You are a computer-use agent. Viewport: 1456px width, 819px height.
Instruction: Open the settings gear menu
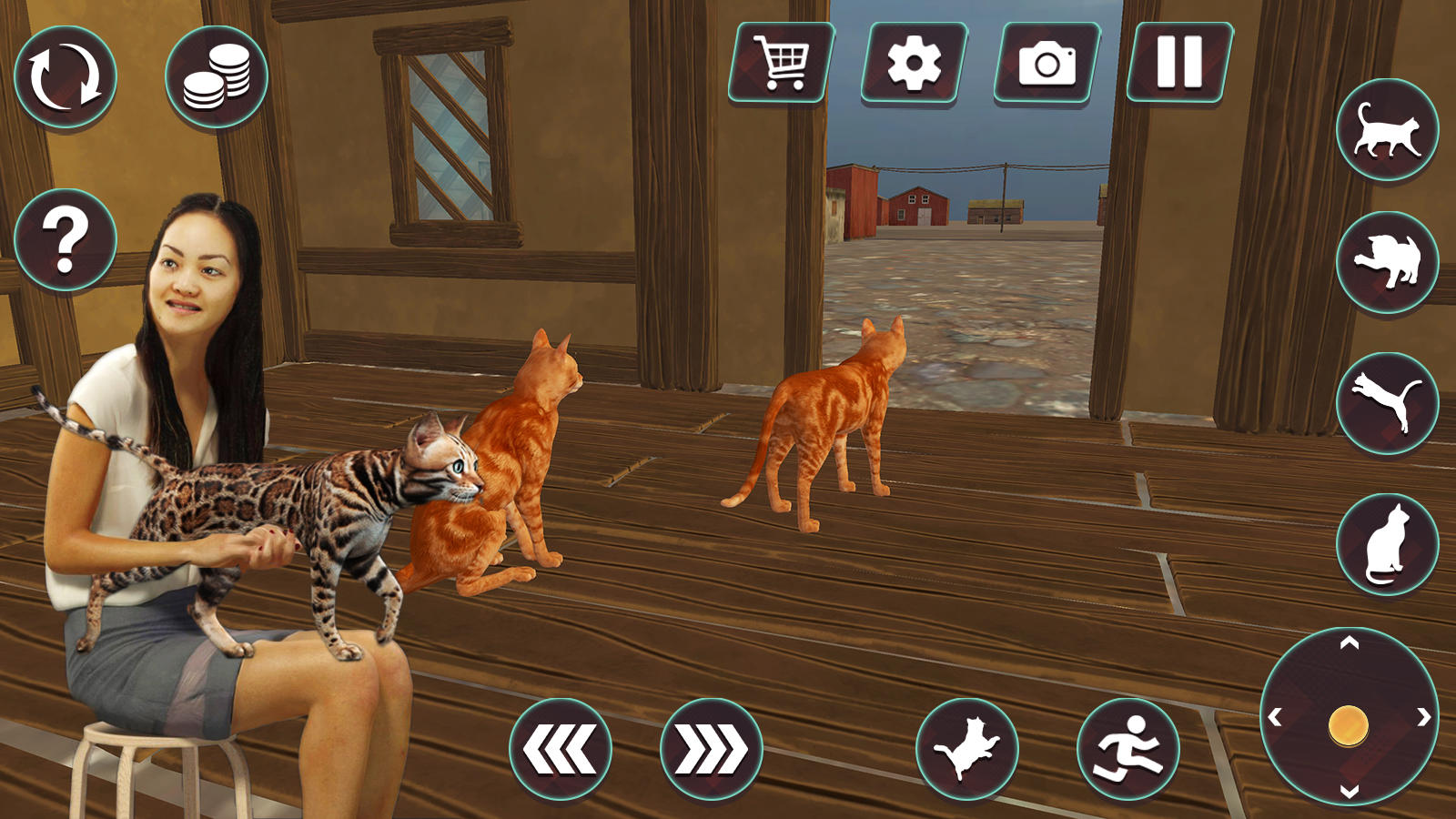[915, 62]
